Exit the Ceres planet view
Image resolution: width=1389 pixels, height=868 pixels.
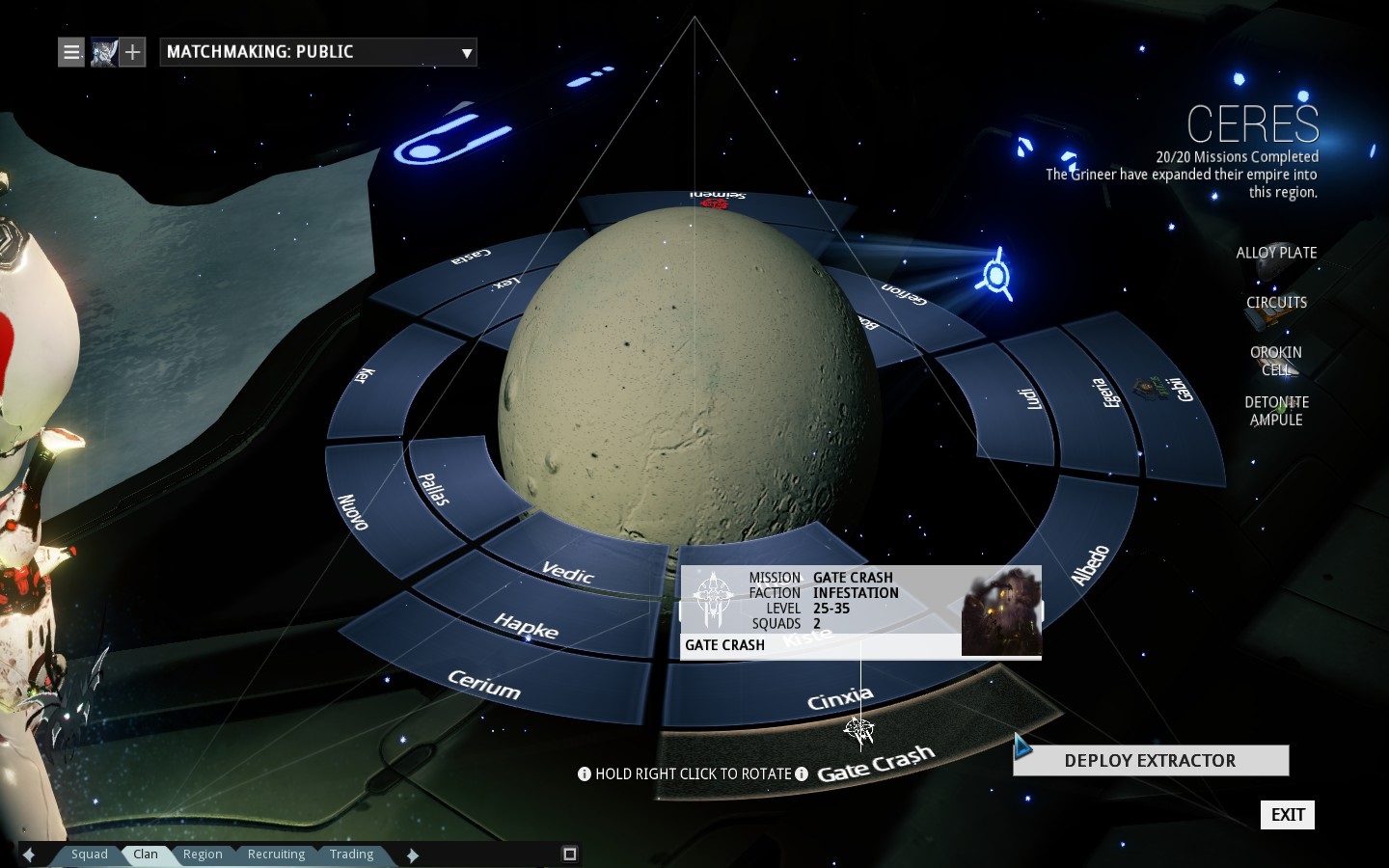pos(1287,815)
